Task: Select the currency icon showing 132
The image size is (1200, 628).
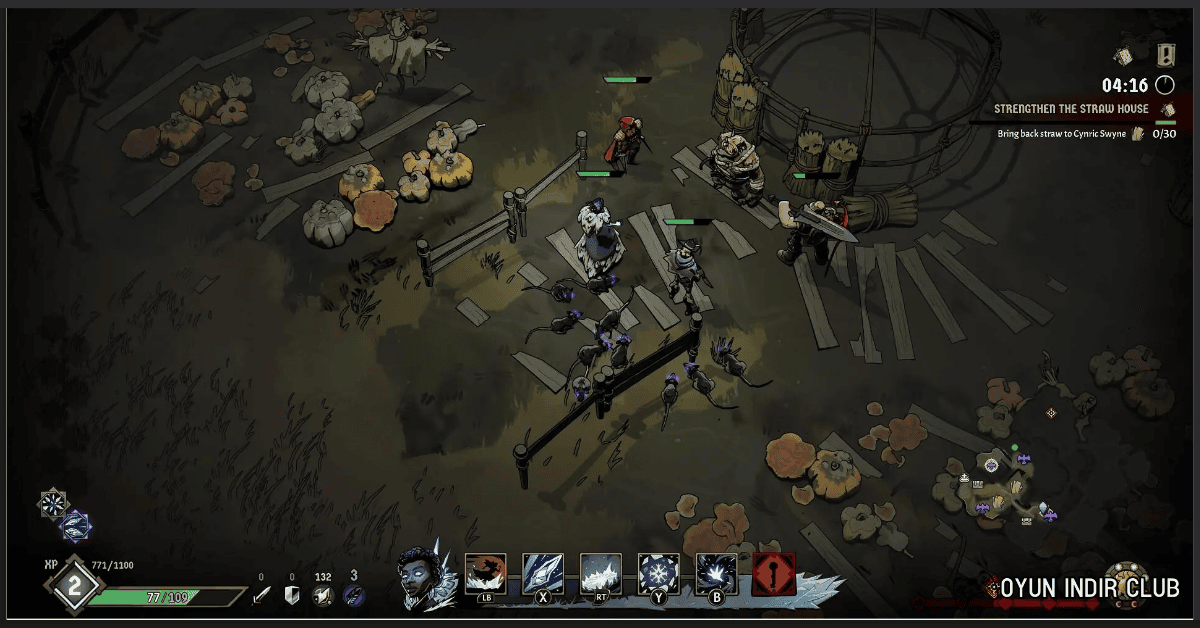Action: coord(322,595)
